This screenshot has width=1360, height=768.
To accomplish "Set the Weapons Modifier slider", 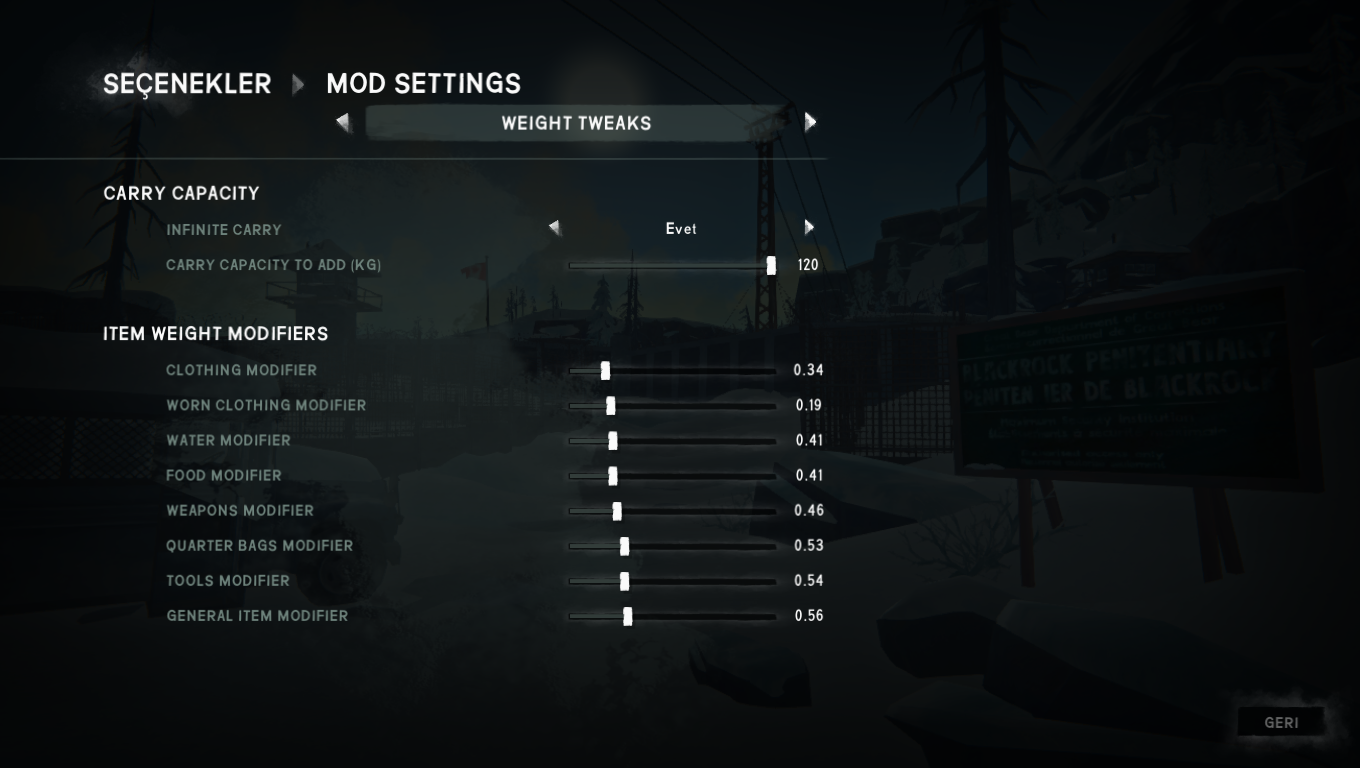I will pyautogui.click(x=617, y=511).
